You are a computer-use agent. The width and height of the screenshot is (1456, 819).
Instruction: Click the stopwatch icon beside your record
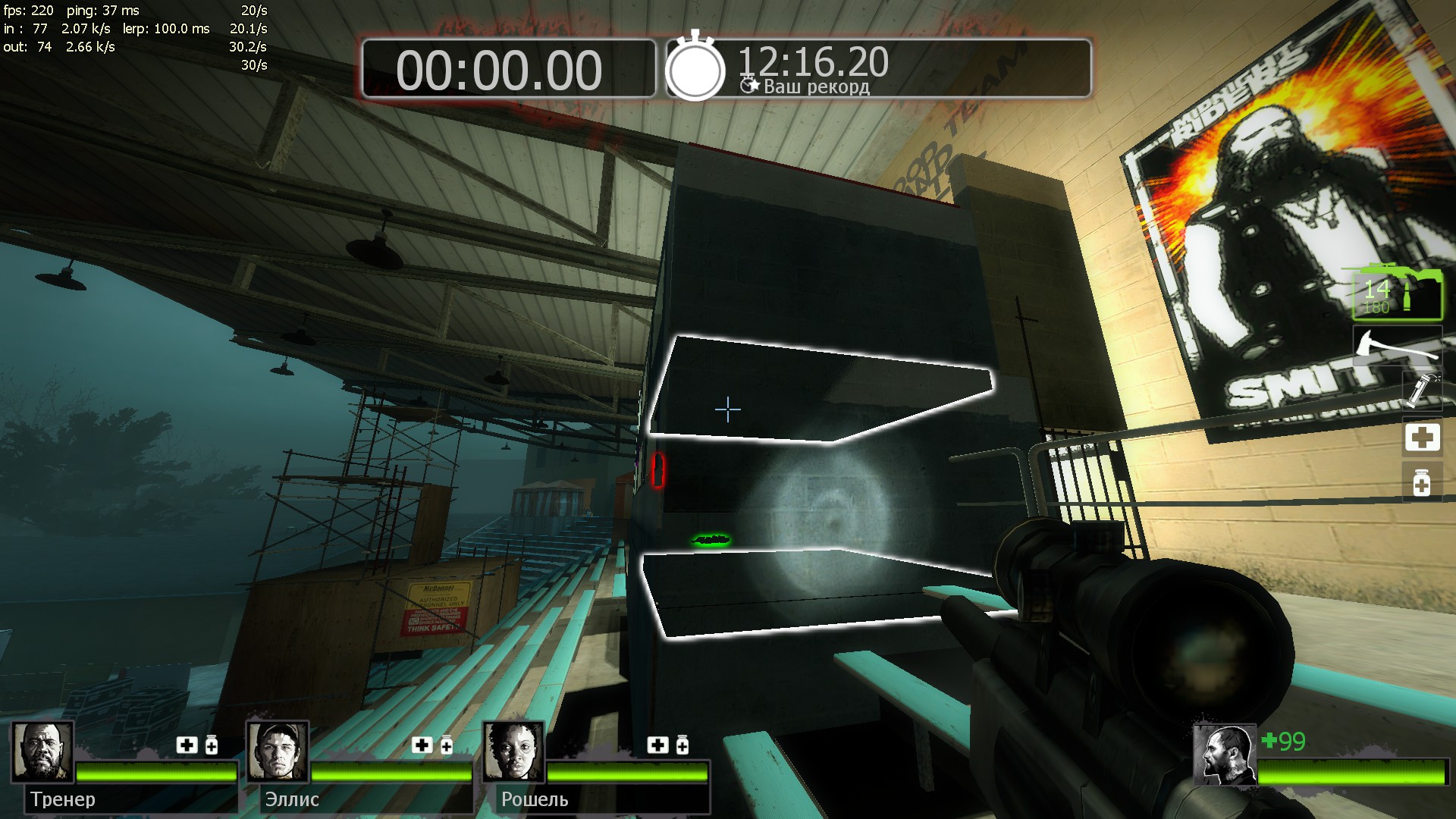coord(695,68)
